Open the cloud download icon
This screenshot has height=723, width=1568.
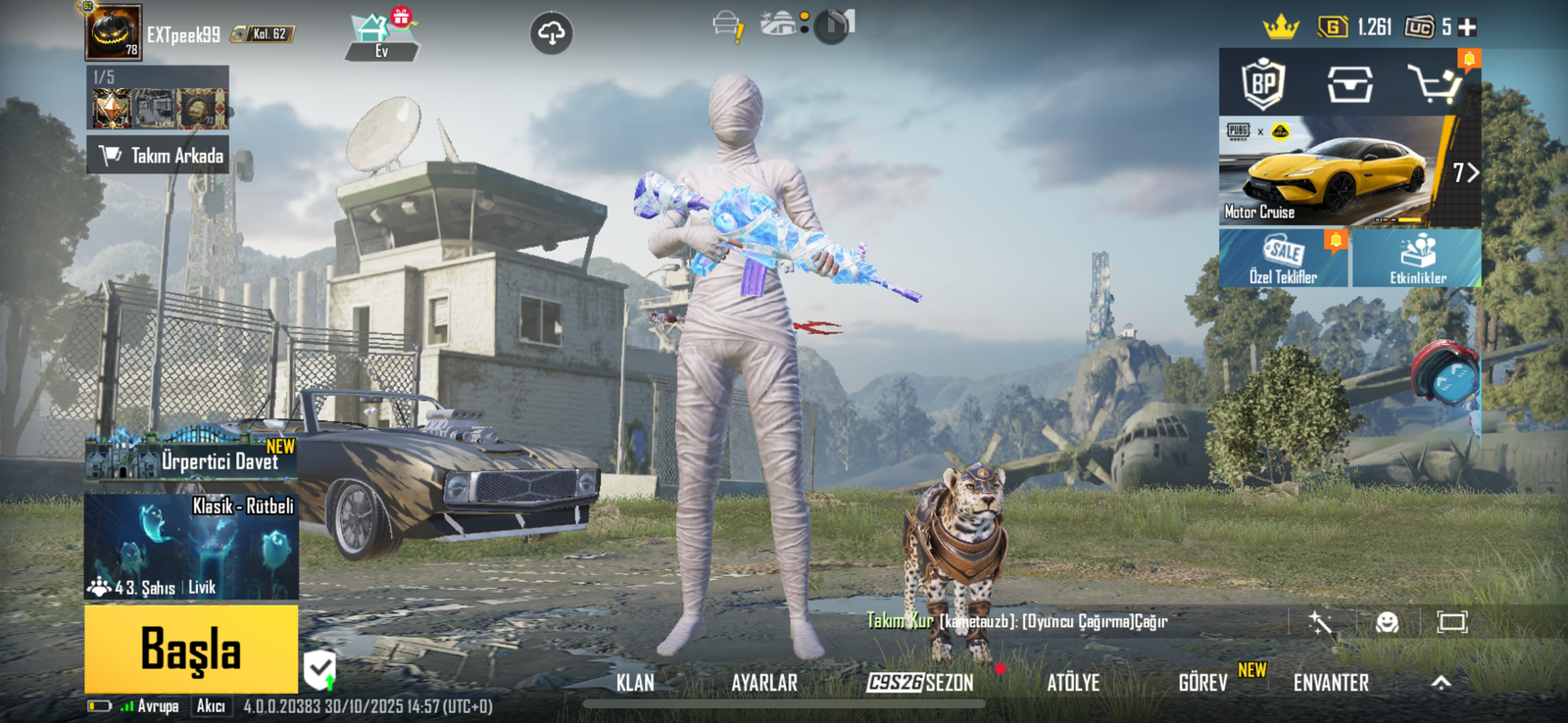tap(552, 33)
